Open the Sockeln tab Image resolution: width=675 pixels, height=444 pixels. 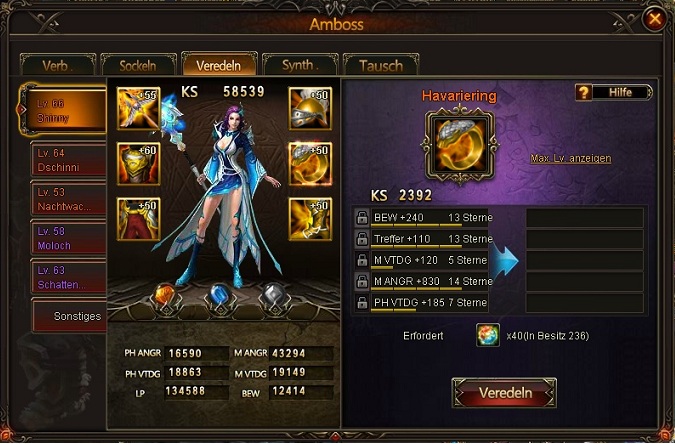(x=137, y=66)
